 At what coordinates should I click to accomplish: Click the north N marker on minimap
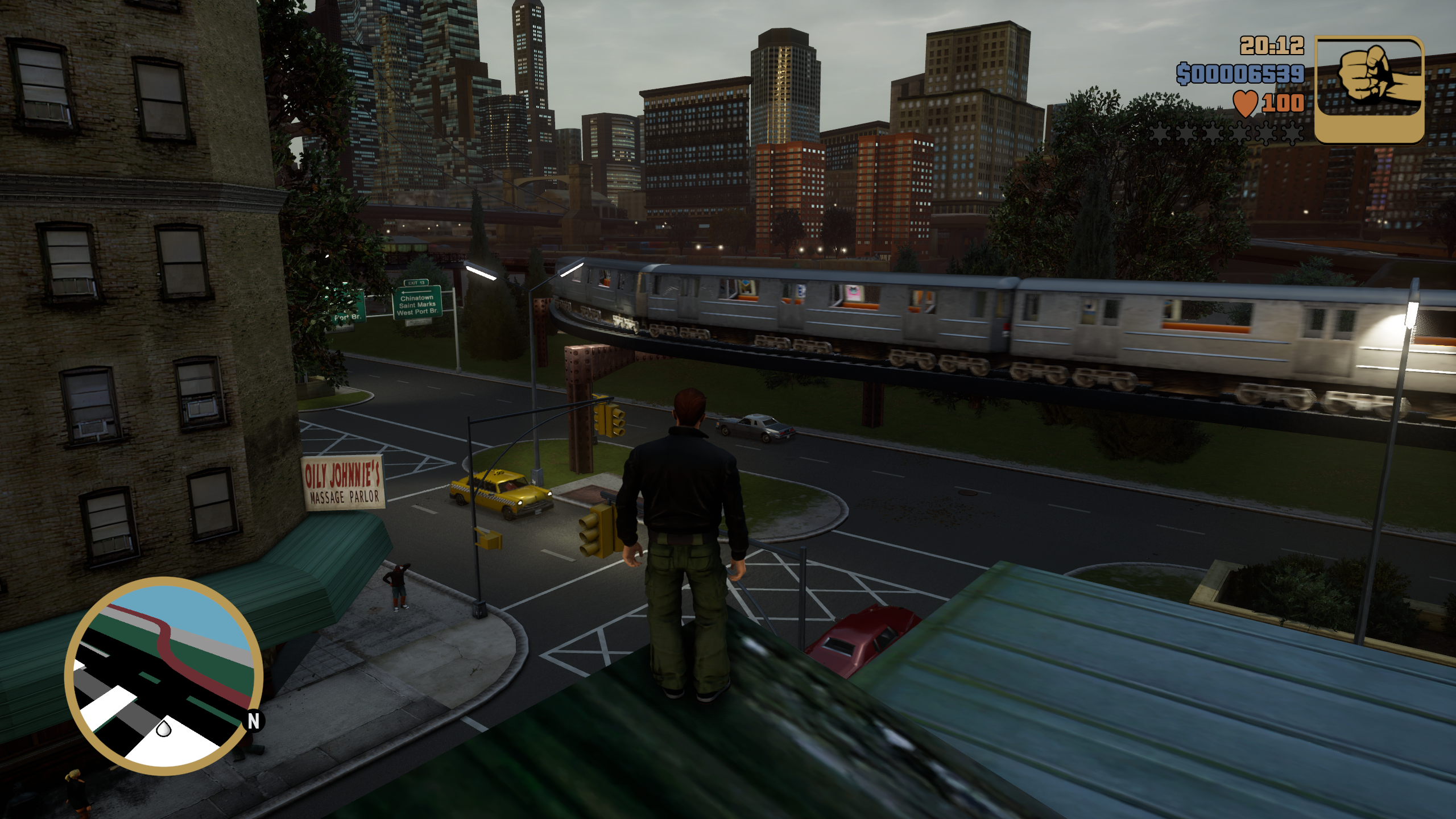click(x=254, y=721)
